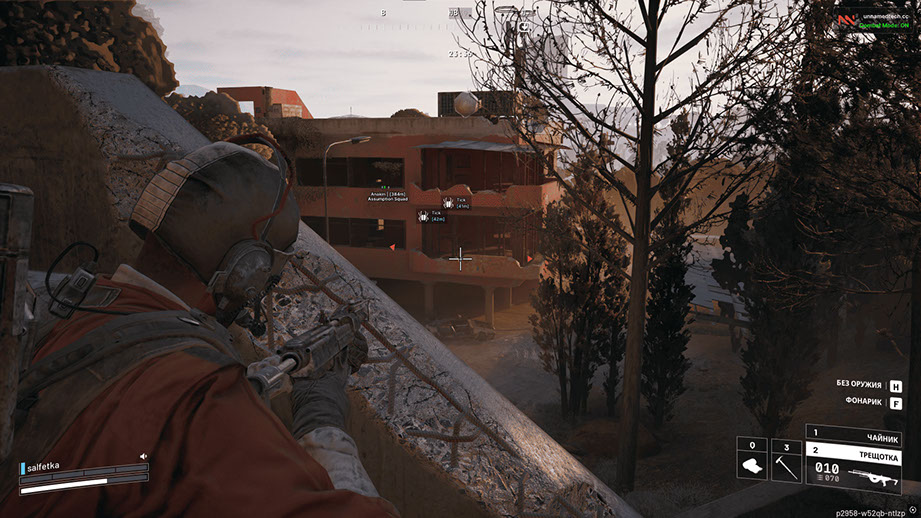Image resolution: width=921 pixels, height=518 pixels.
Task: Select weapon slot 1 Чайник
Action: point(853,438)
